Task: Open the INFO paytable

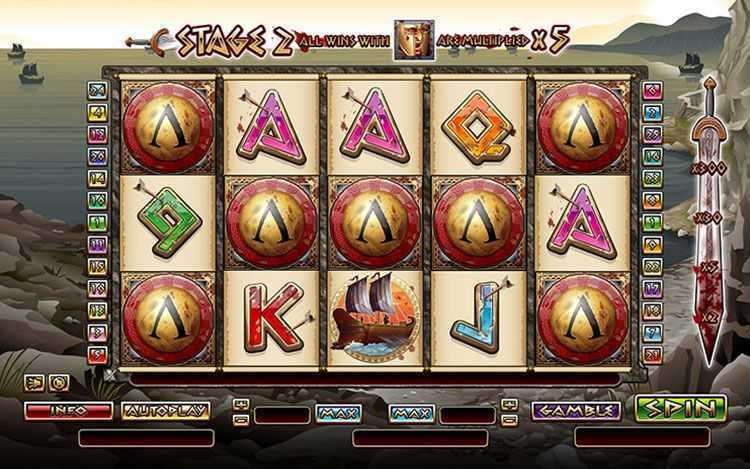Action: pyautogui.click(x=68, y=410)
